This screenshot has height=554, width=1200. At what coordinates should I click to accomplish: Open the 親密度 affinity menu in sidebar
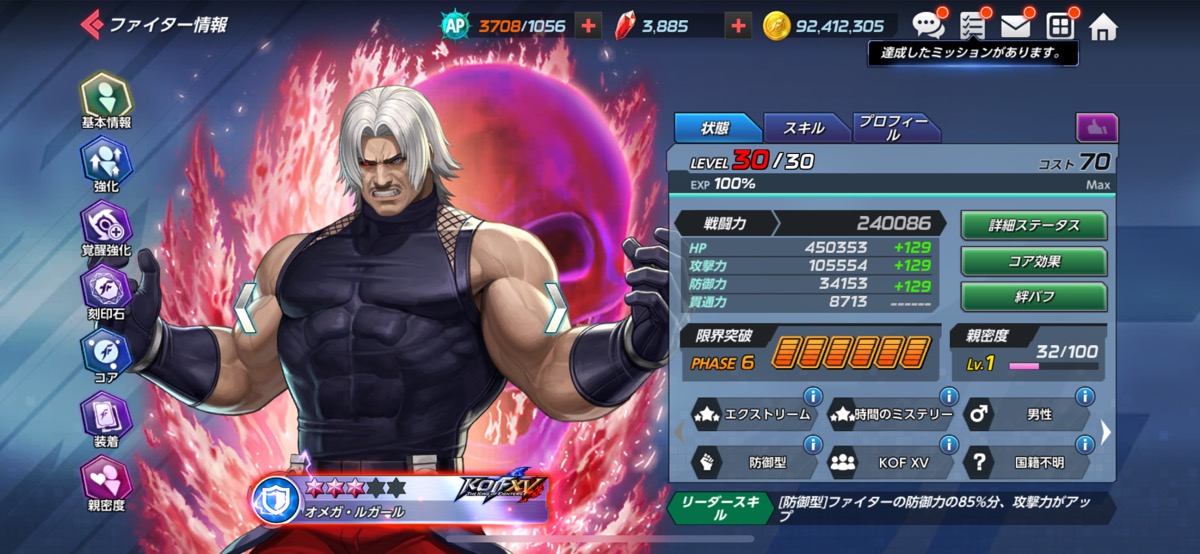[x=106, y=482]
